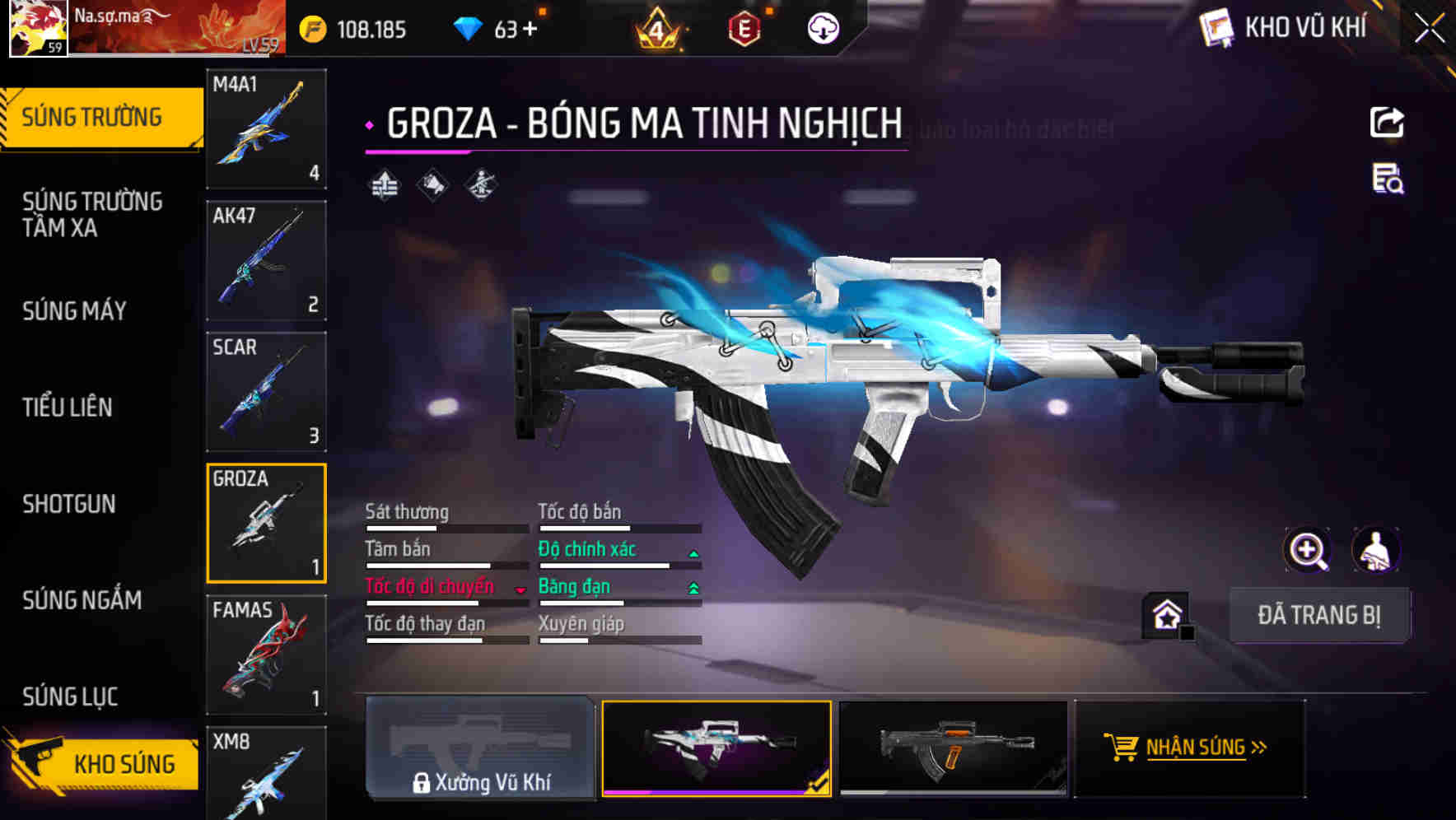
Task: Open the Súng Máy category
Action: [75, 311]
